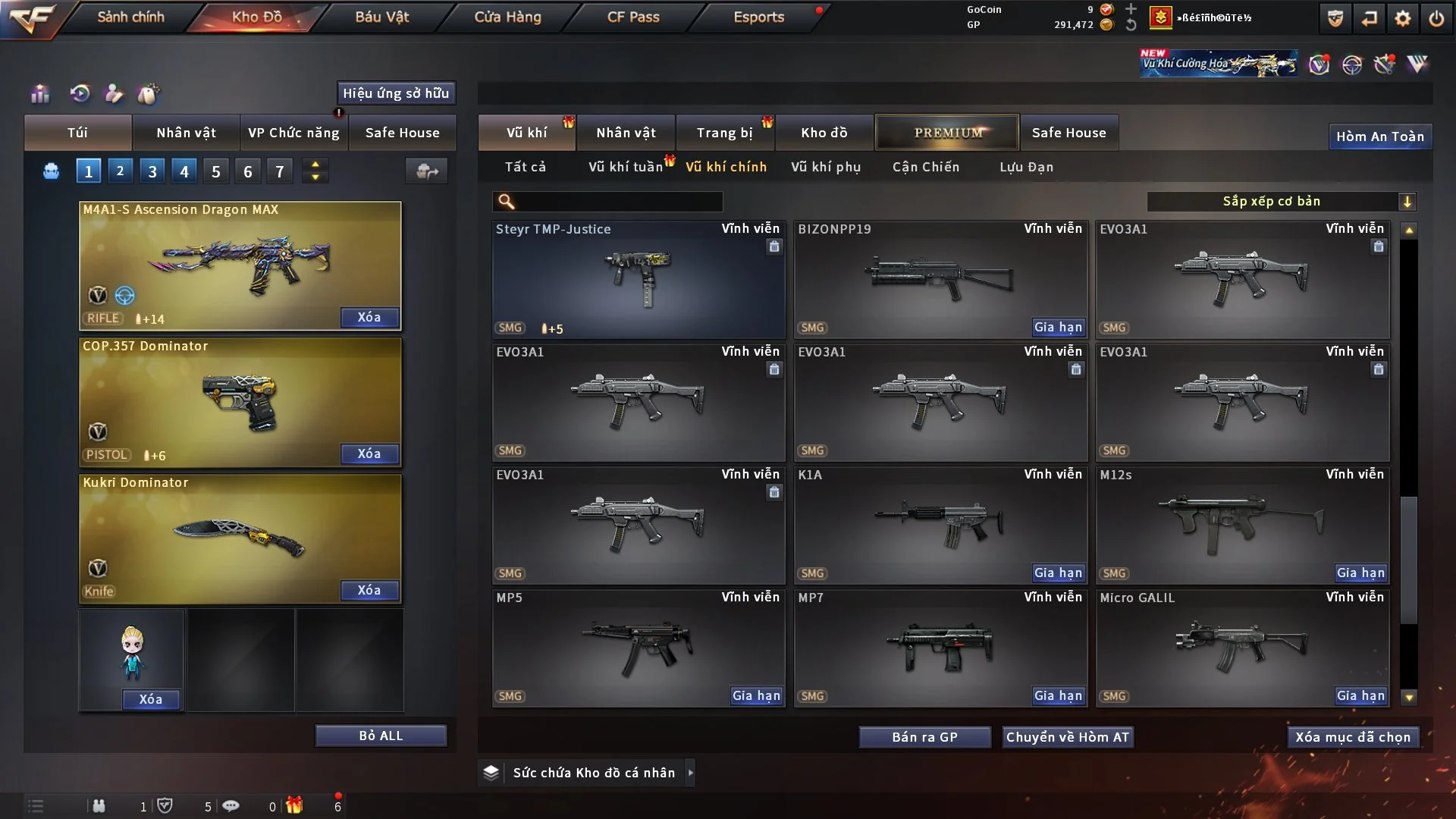
Task: Open the Hòm An Toàn safe
Action: click(x=1379, y=136)
